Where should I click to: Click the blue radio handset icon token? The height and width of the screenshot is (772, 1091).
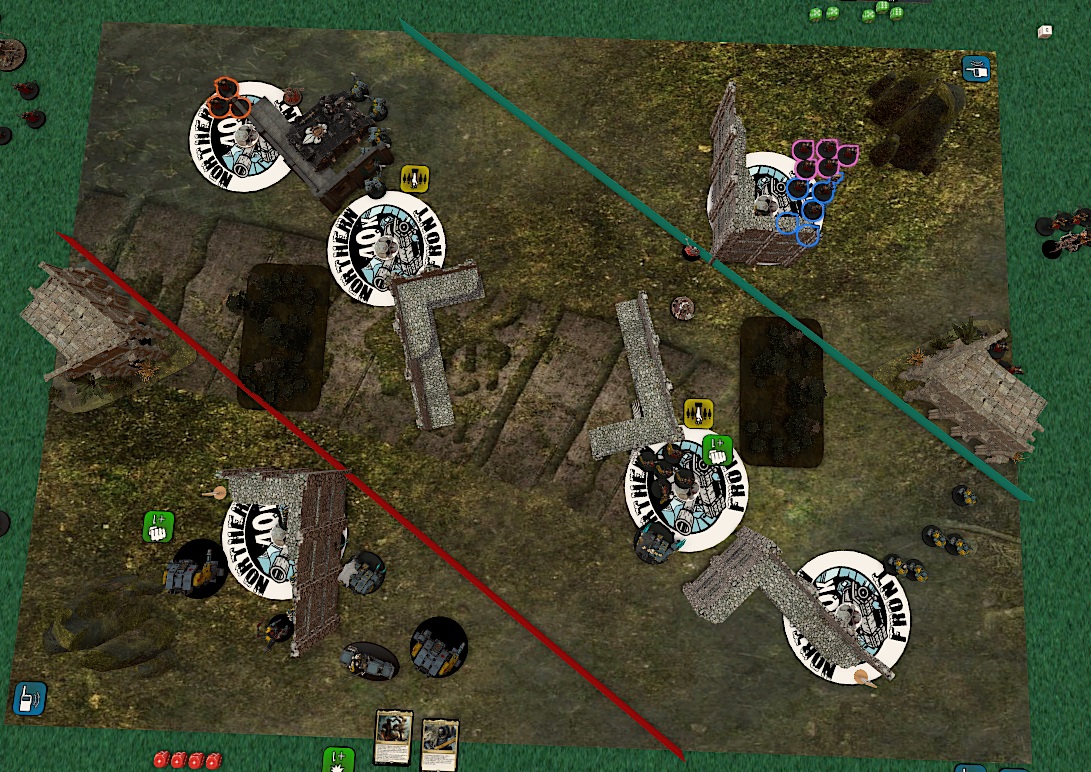point(27,697)
